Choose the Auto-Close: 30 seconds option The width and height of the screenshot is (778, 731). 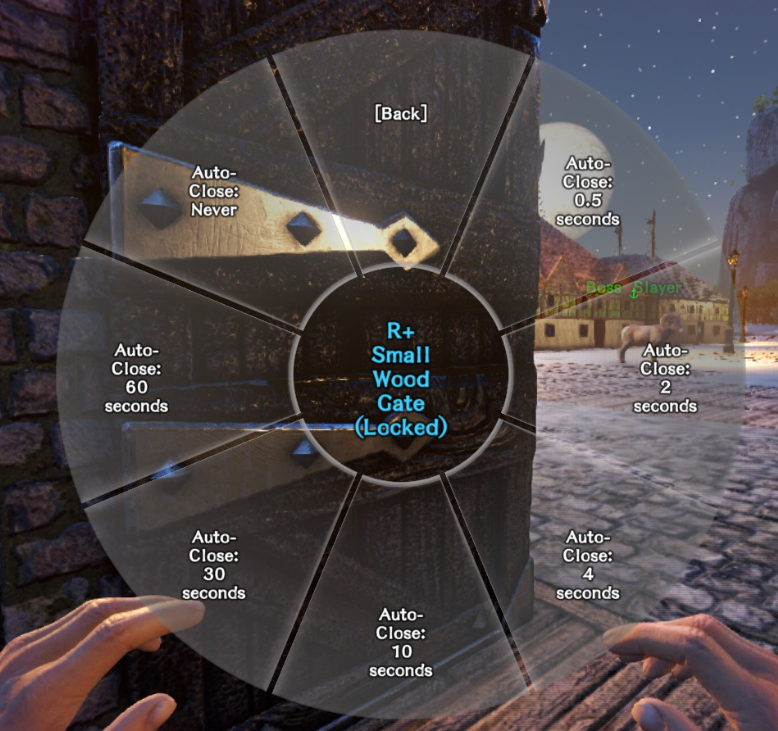[x=214, y=565]
